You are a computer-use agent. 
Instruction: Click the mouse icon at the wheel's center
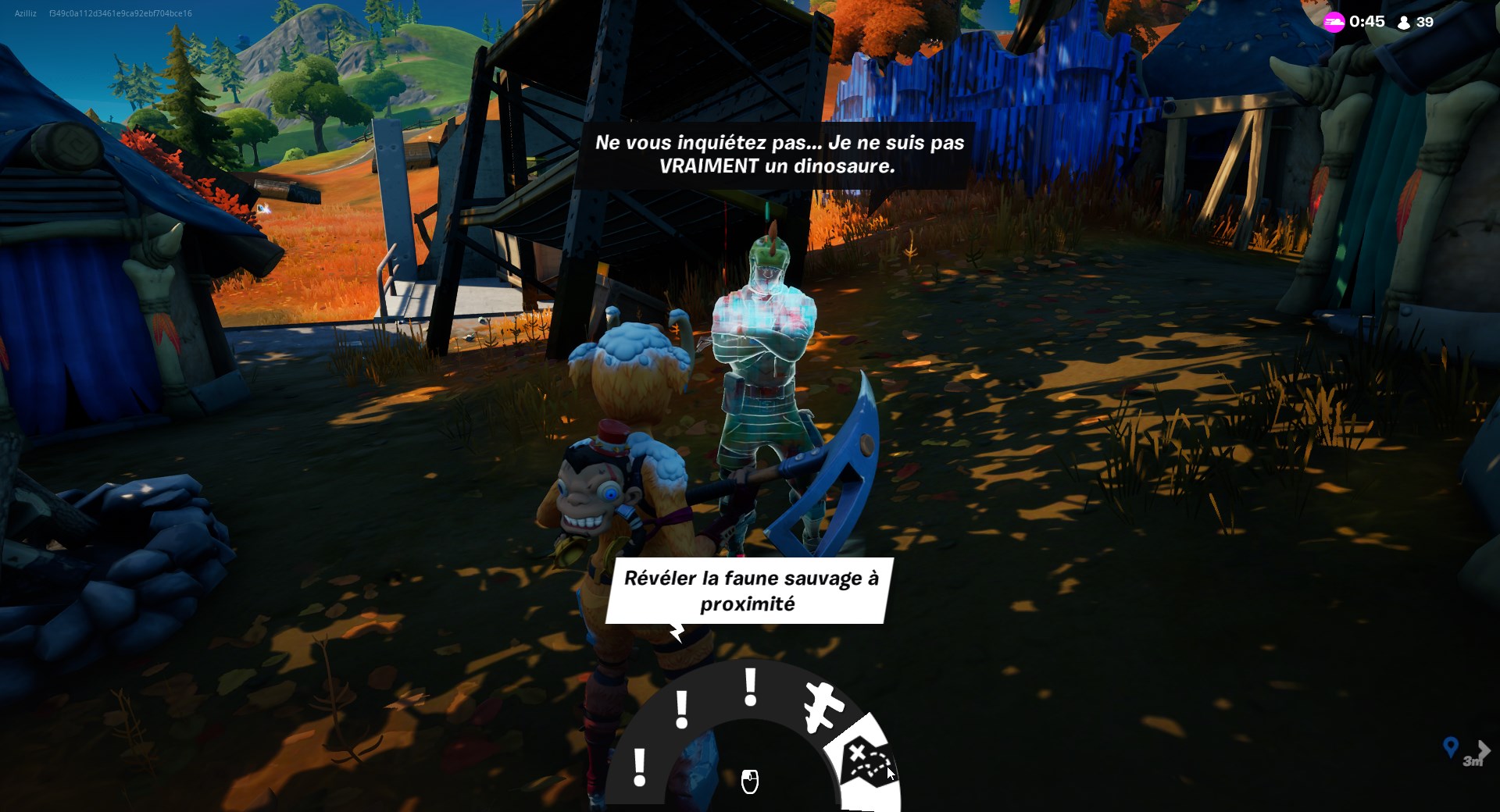pyautogui.click(x=748, y=780)
